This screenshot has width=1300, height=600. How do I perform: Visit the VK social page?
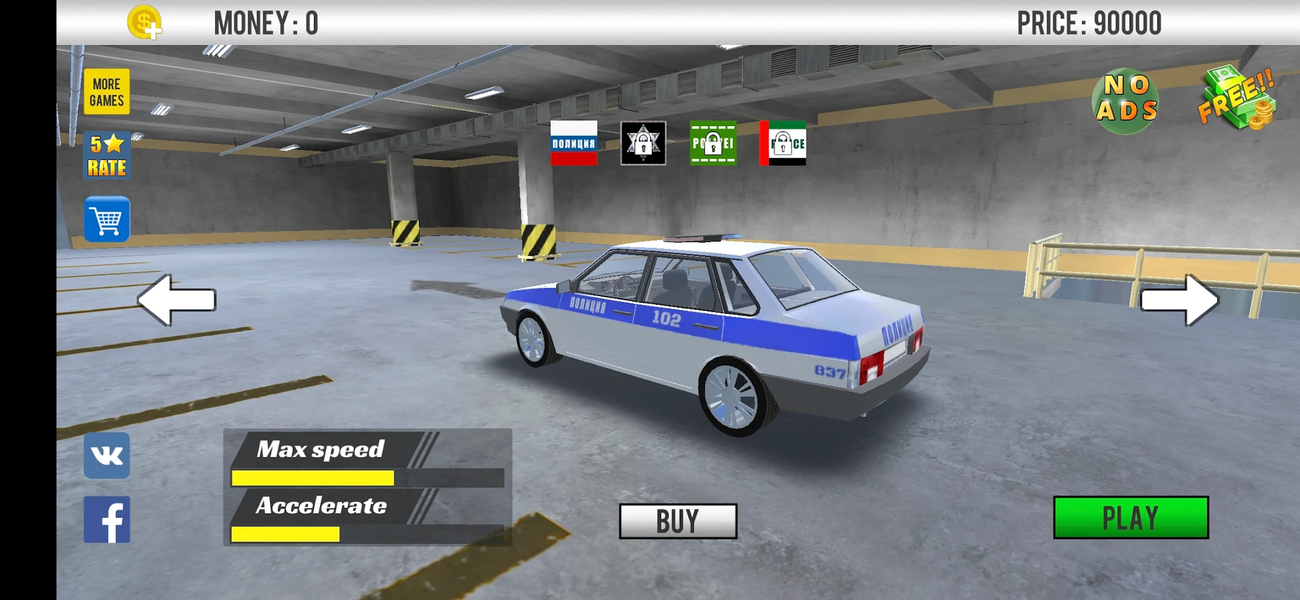click(106, 456)
